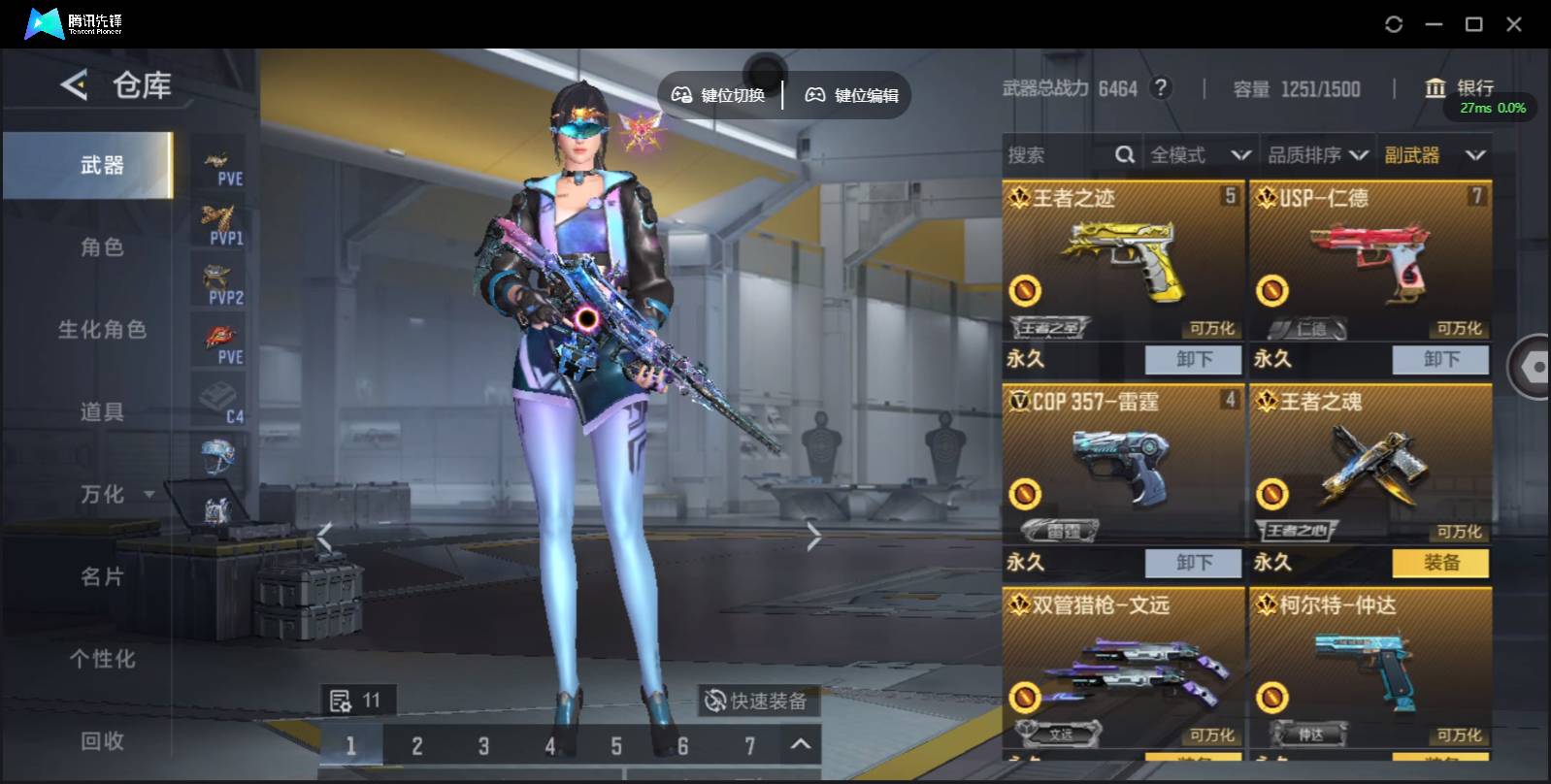1551x784 pixels.
Task: Open the 品质排序 sort dropdown
Action: (1317, 155)
